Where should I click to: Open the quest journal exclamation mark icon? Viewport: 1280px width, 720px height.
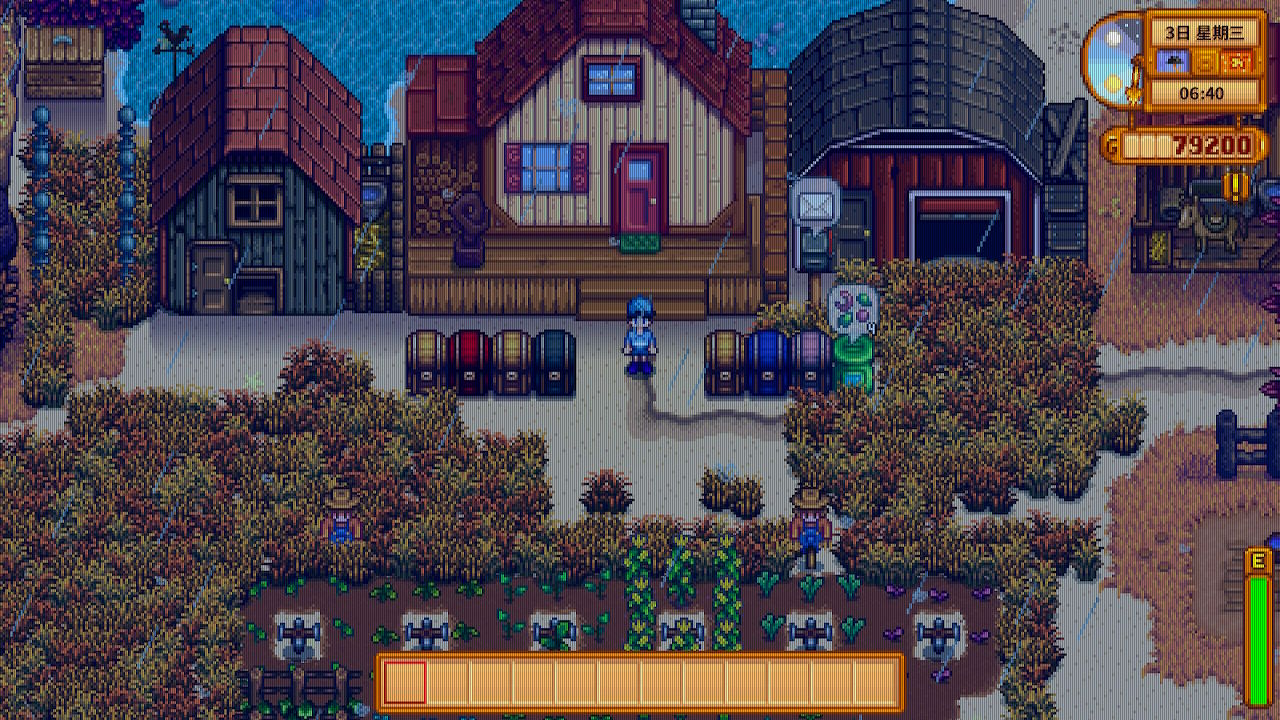(1237, 186)
